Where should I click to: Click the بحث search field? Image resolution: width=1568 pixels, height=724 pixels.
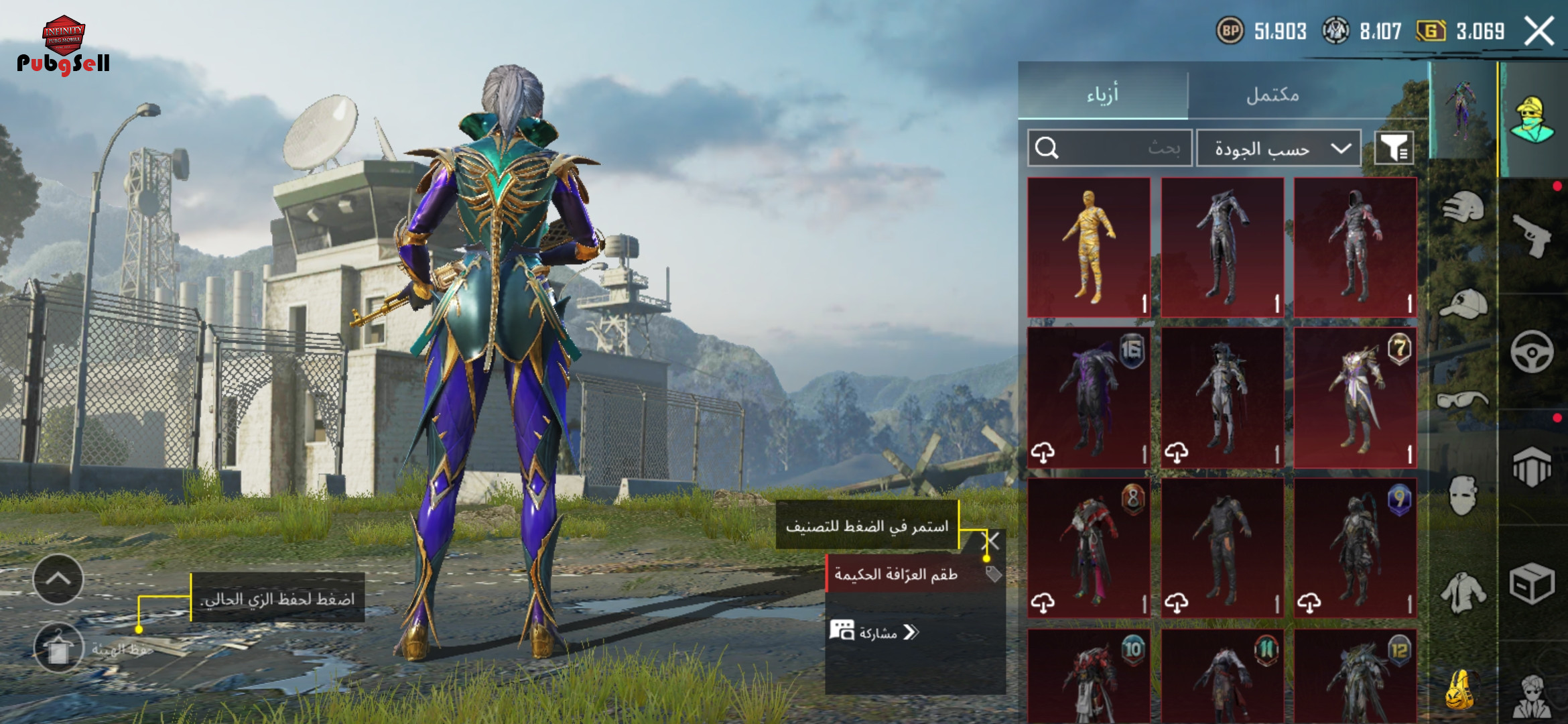click(1110, 147)
